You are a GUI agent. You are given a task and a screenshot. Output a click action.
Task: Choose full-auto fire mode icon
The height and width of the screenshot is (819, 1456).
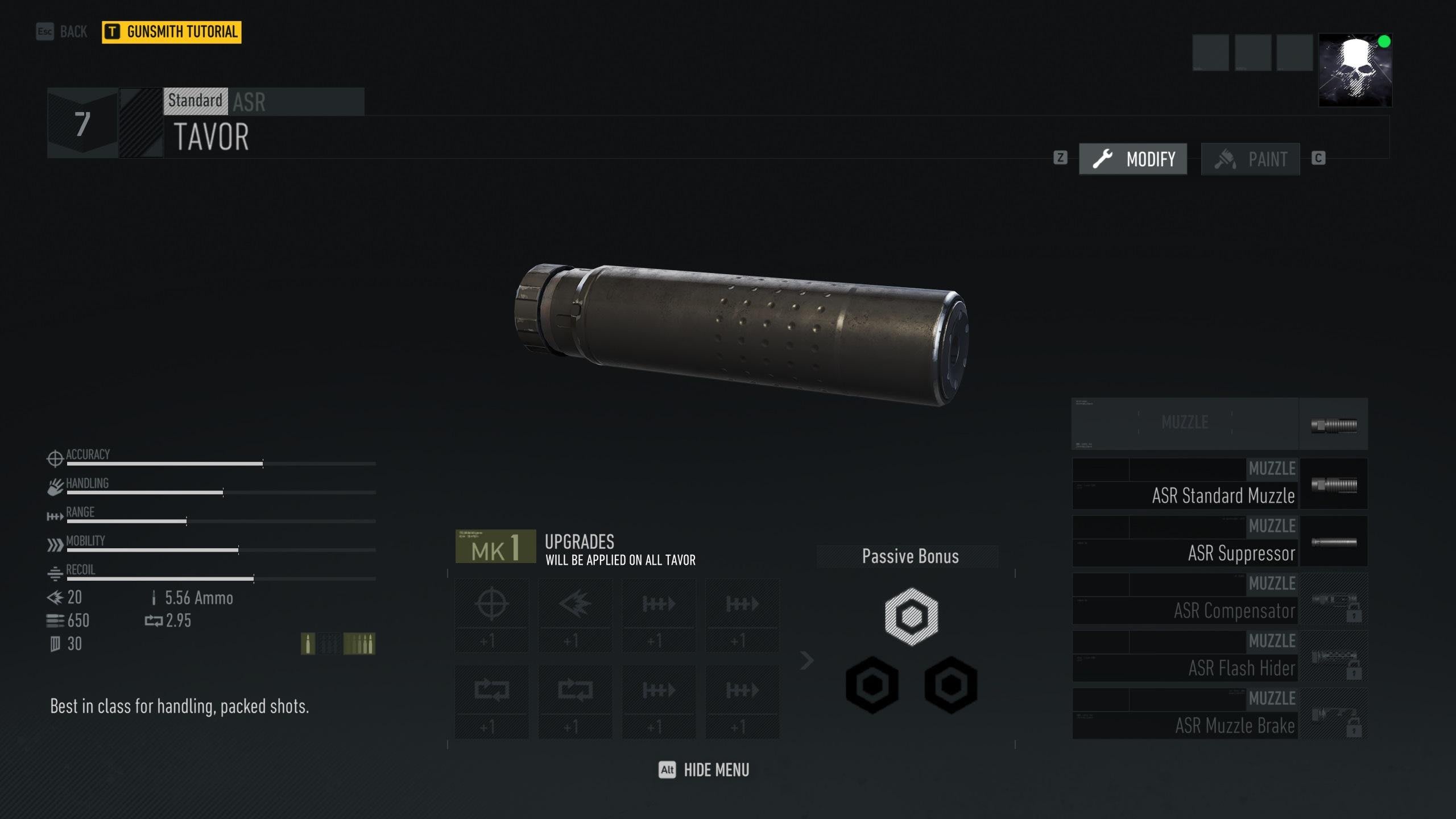359,644
